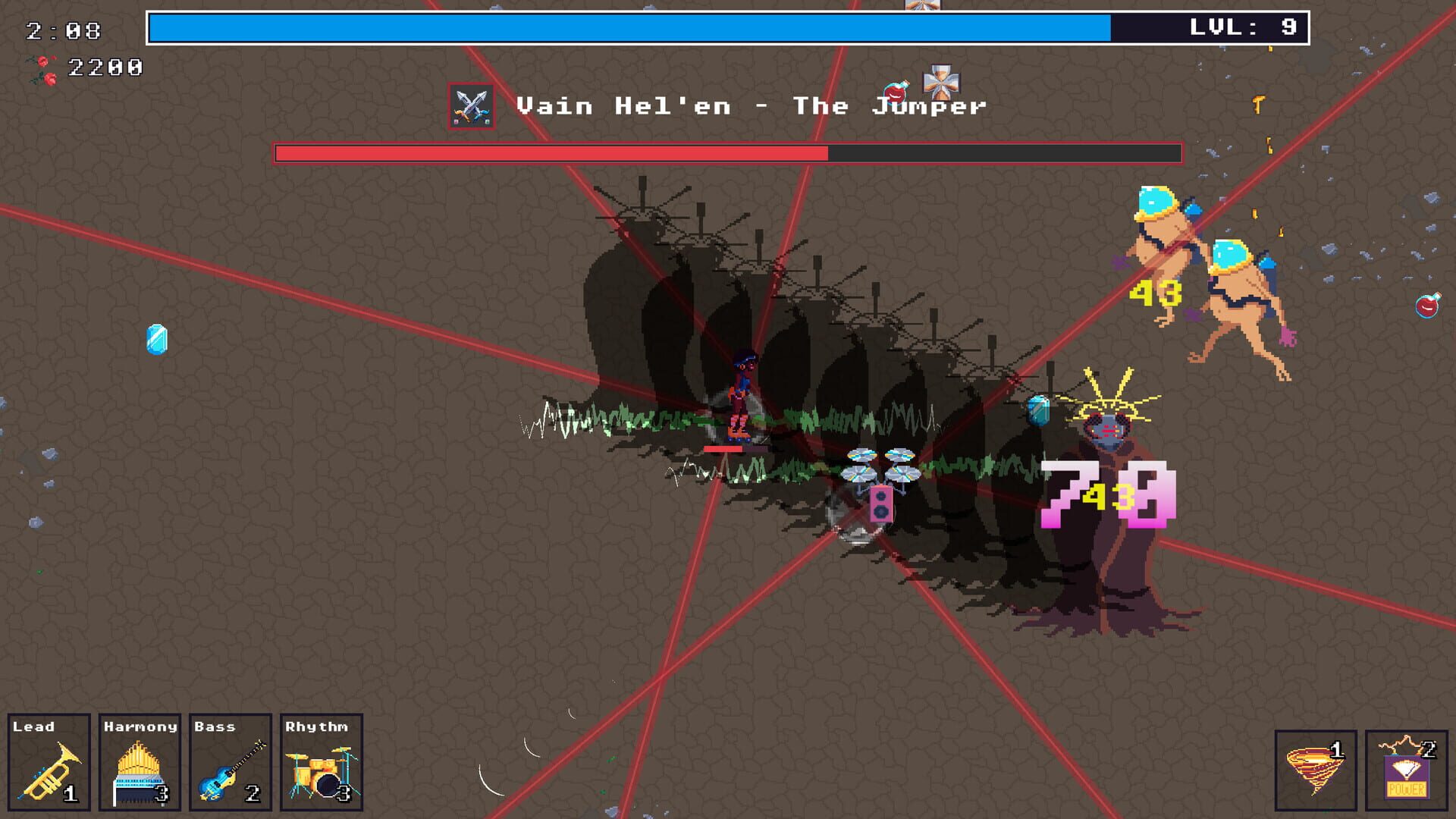Click the 2200 score value

(105, 67)
